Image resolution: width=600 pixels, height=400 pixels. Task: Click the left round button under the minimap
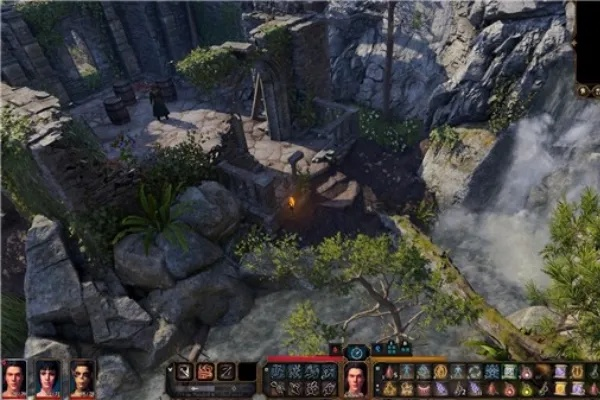coord(583,90)
